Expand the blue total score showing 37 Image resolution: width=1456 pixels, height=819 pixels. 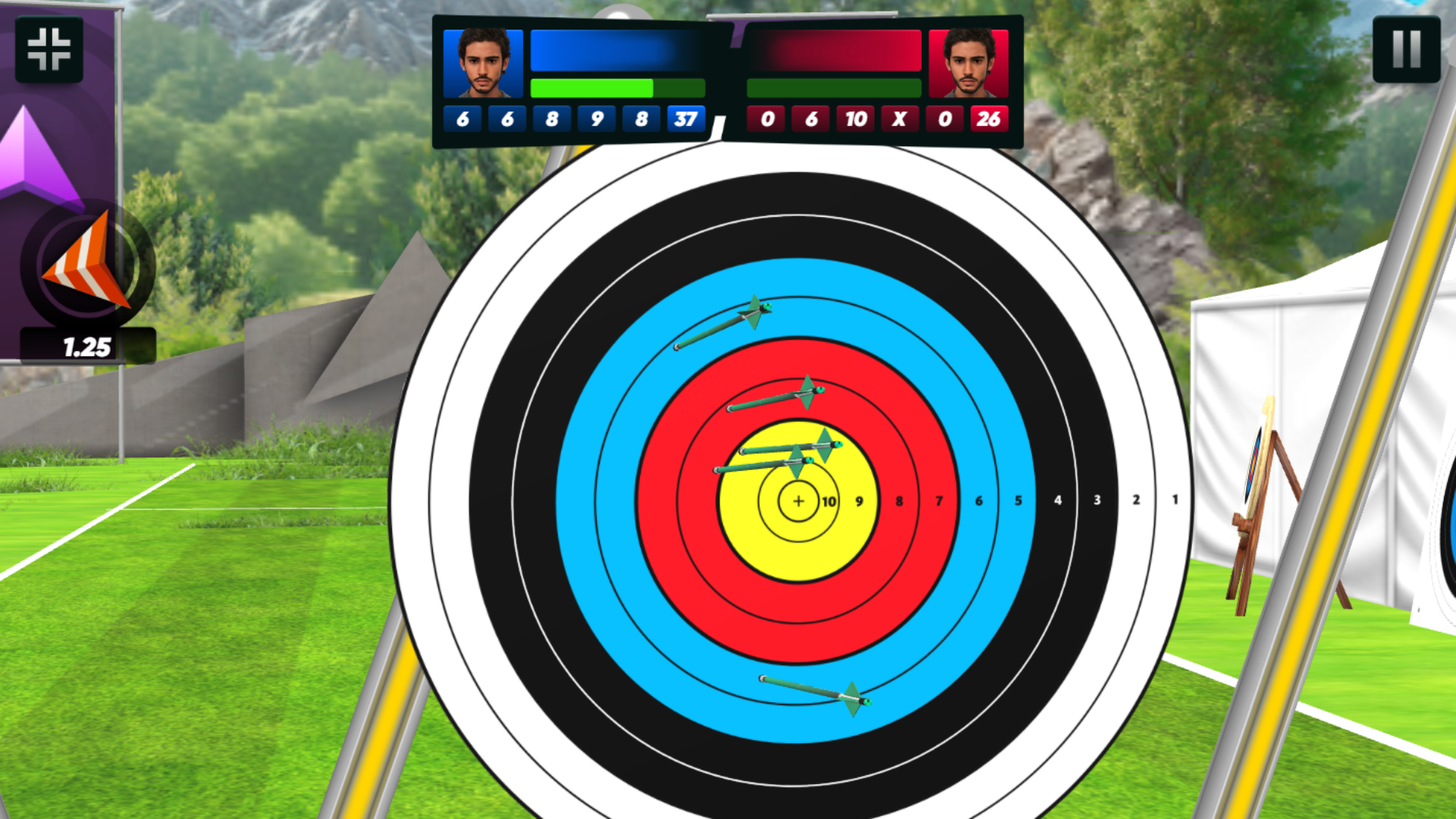click(687, 118)
